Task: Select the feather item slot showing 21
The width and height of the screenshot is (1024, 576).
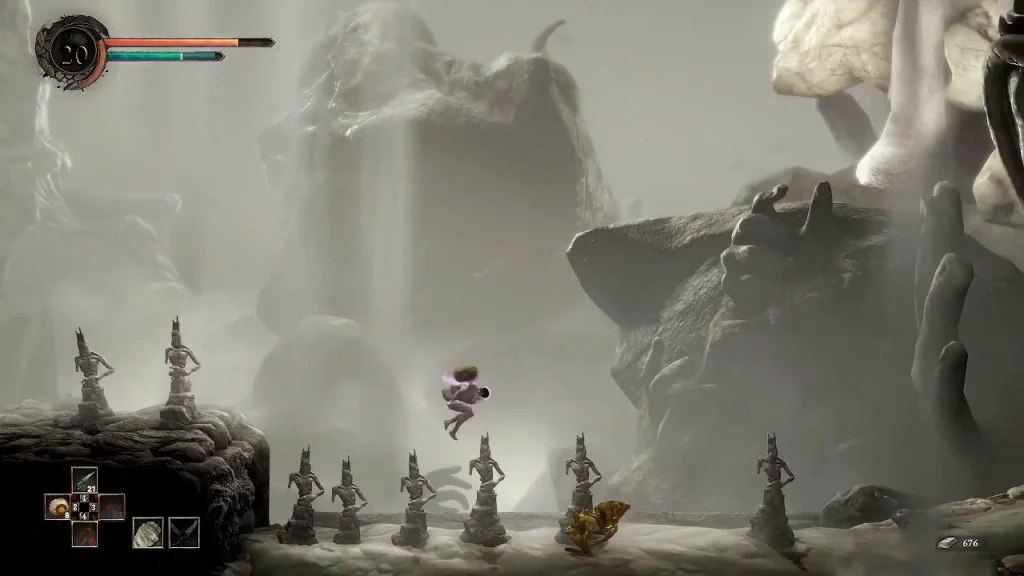Action: pyautogui.click(x=84, y=481)
